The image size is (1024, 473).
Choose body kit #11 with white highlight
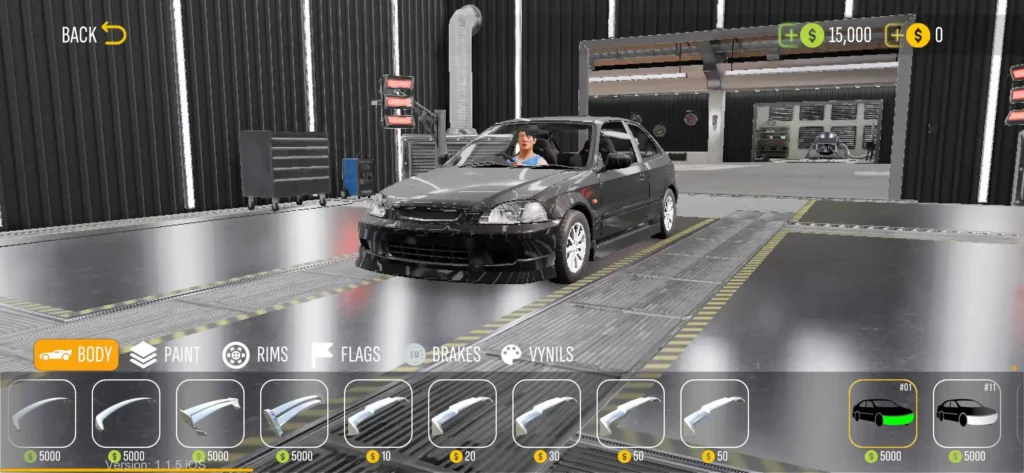(967, 413)
